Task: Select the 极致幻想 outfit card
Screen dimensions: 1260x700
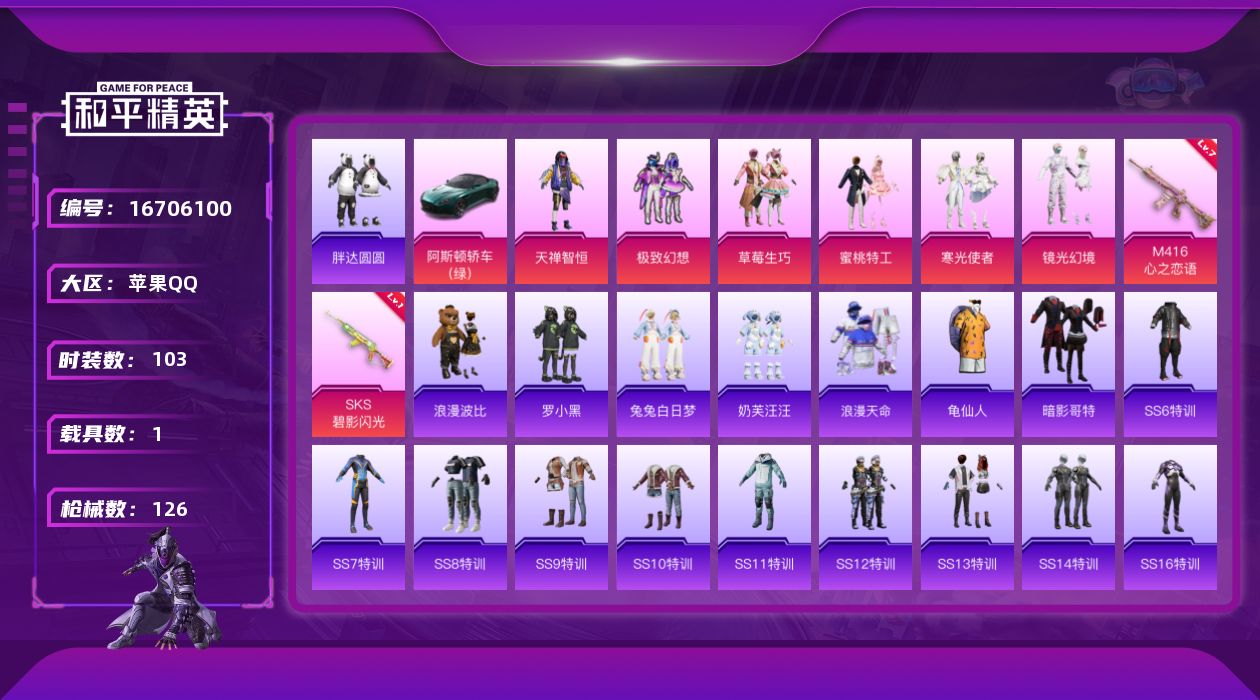Action: [663, 211]
